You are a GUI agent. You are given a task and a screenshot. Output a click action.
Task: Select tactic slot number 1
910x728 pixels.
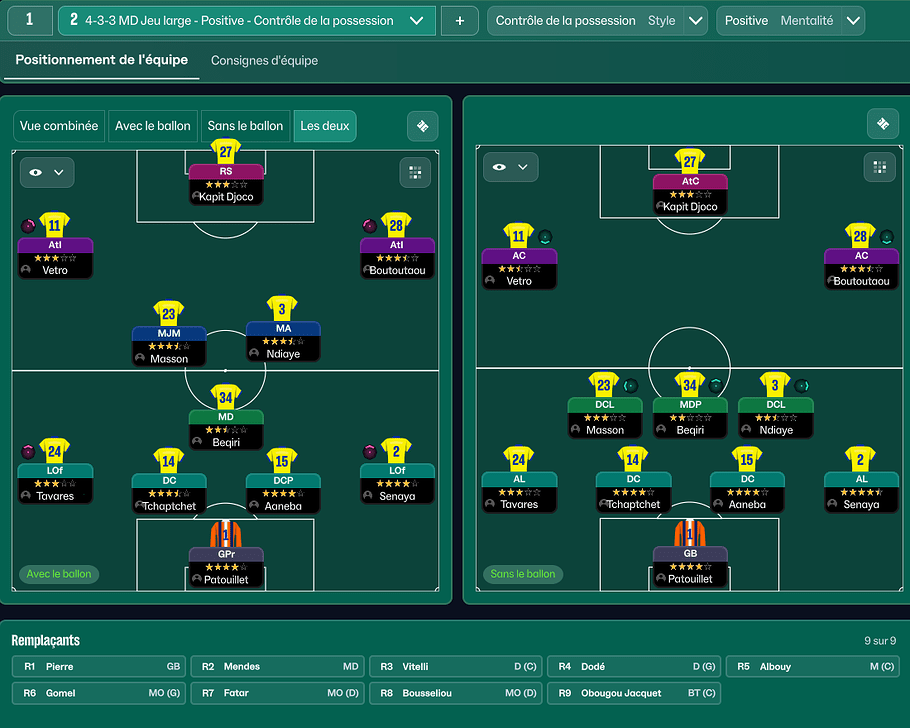pyautogui.click(x=31, y=20)
